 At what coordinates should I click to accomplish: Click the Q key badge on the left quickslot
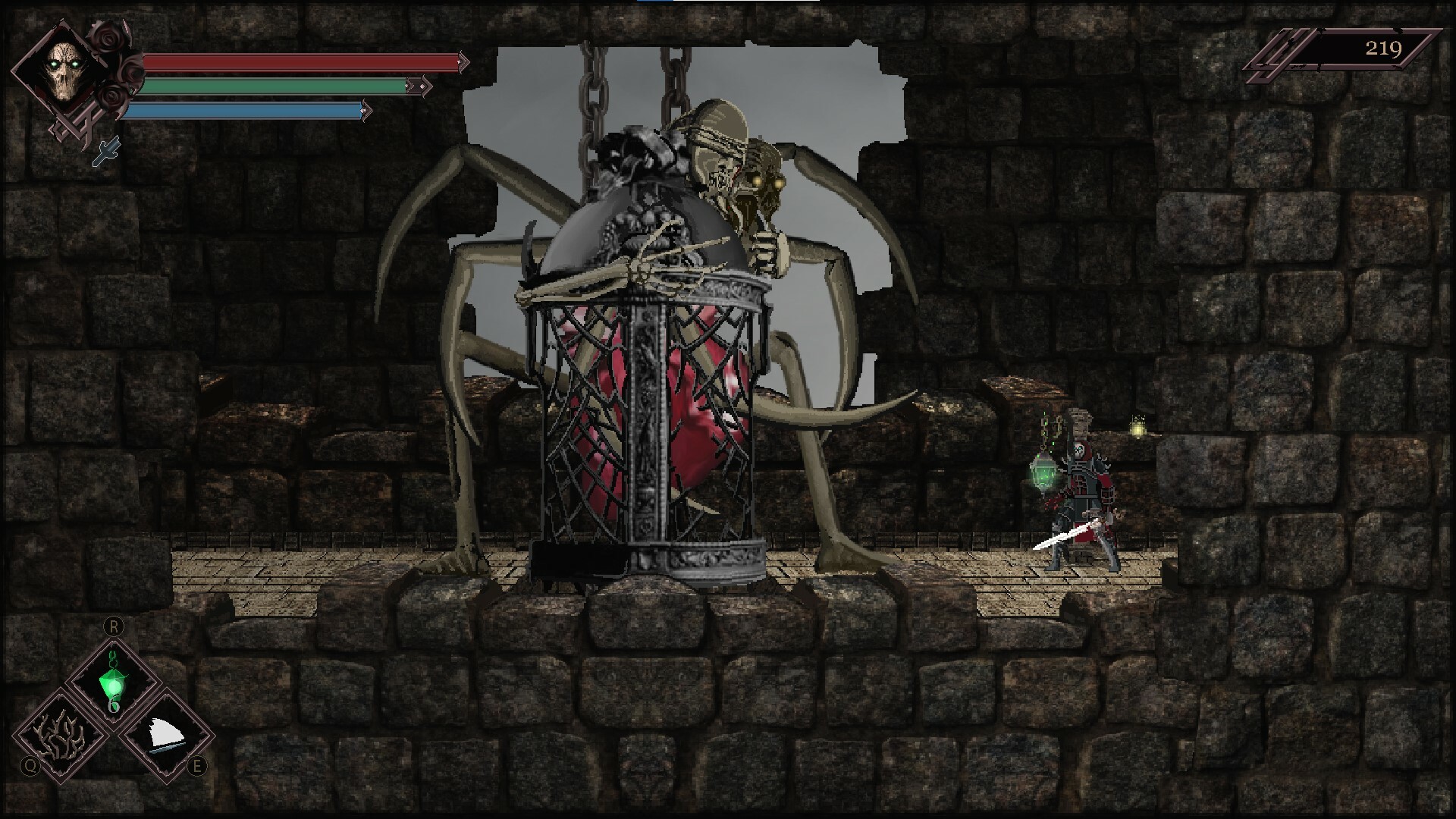[30, 767]
